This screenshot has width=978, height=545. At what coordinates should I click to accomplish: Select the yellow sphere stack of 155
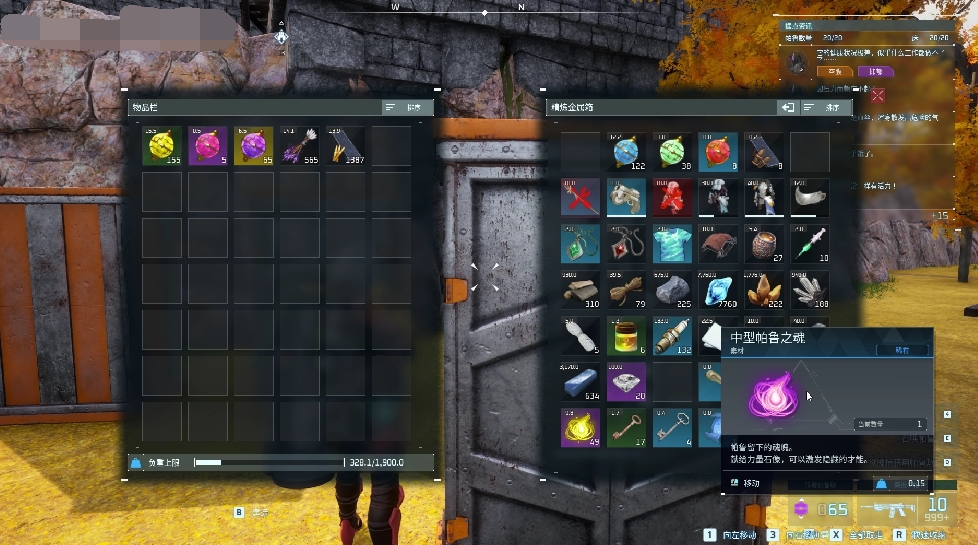pos(162,146)
